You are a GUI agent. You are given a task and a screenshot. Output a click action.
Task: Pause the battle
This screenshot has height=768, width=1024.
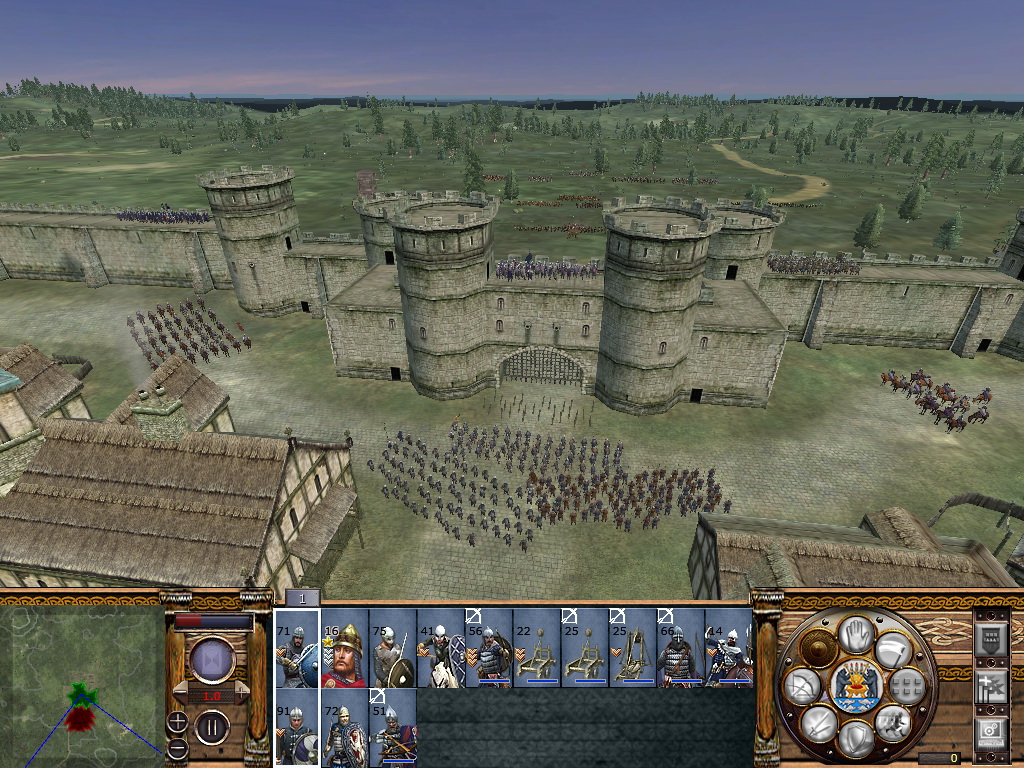(212, 727)
